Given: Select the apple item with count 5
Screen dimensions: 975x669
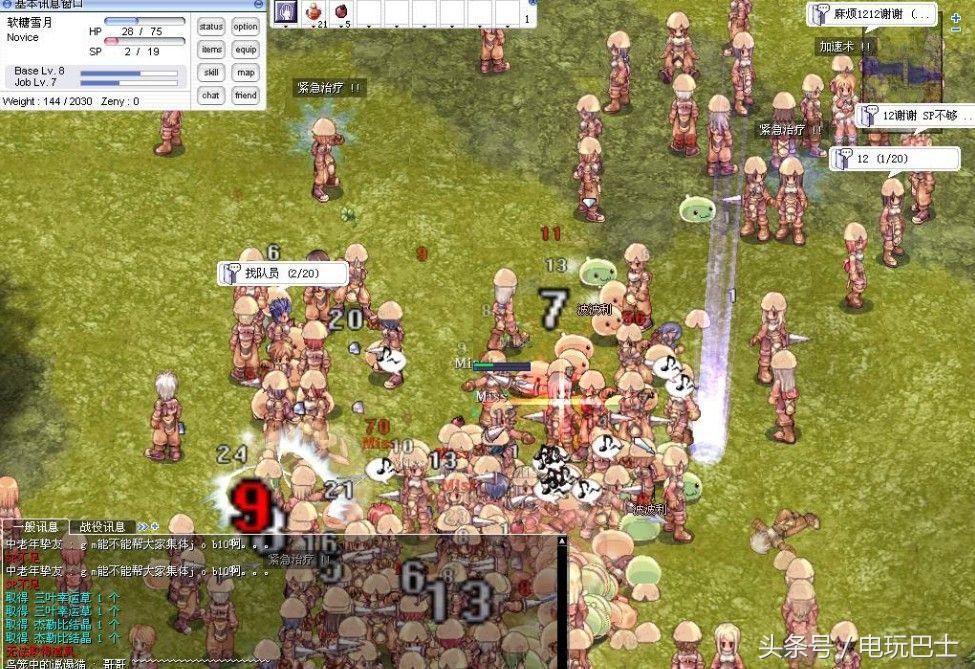Looking at the screenshot, I should (342, 13).
